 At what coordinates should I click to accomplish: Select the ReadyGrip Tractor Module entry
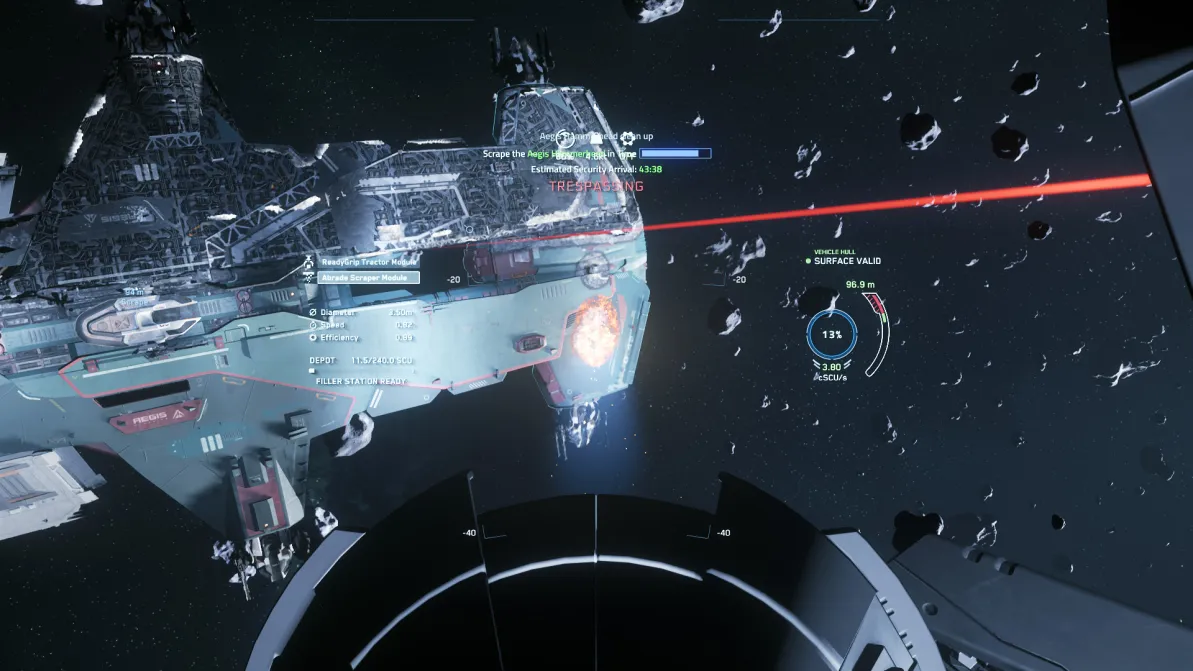[368, 262]
